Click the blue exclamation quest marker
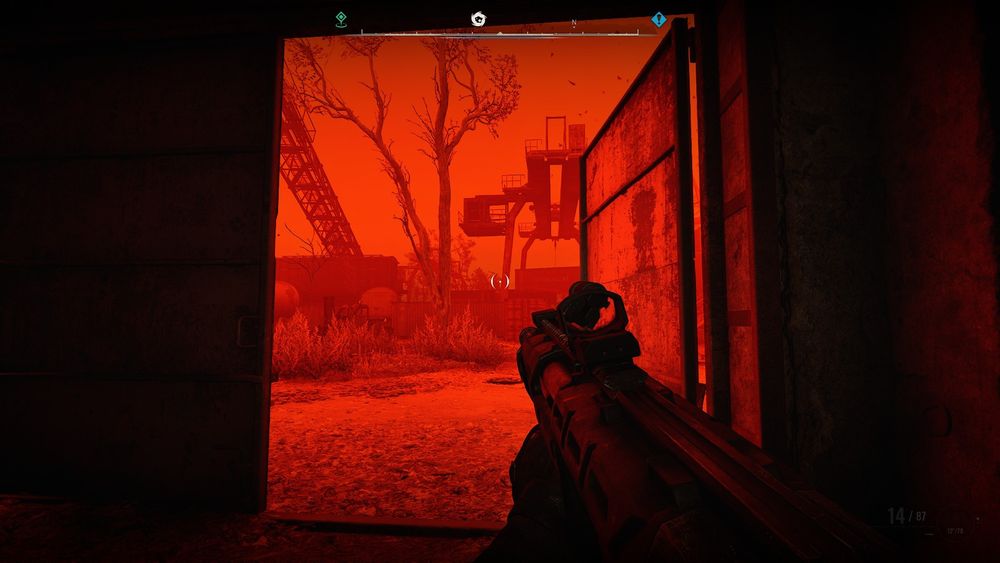The width and height of the screenshot is (1000, 563). [658, 19]
